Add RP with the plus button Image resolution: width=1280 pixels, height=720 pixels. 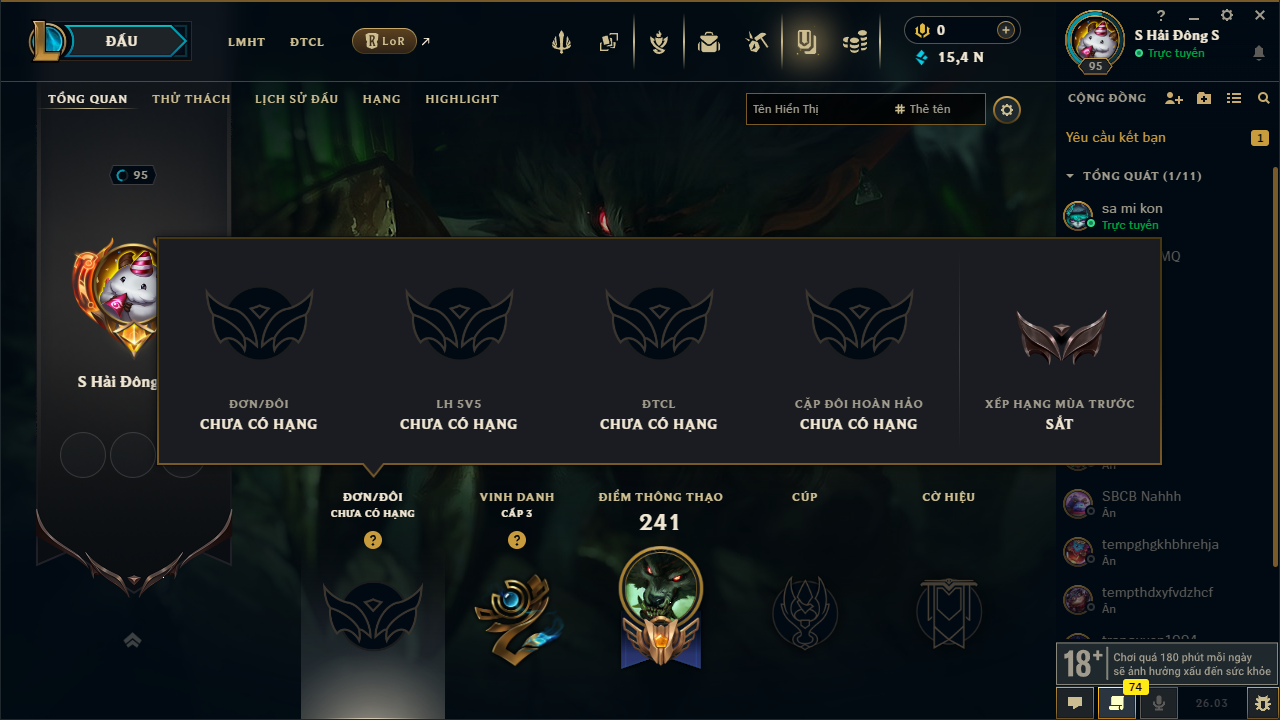(x=1006, y=30)
